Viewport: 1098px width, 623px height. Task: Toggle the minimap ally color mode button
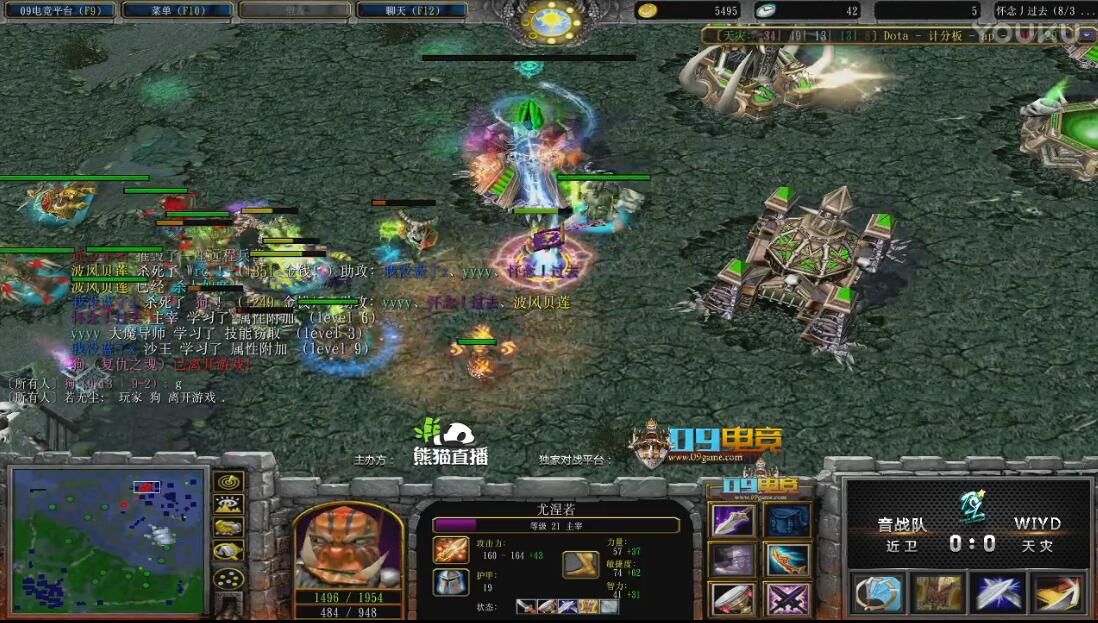230,528
